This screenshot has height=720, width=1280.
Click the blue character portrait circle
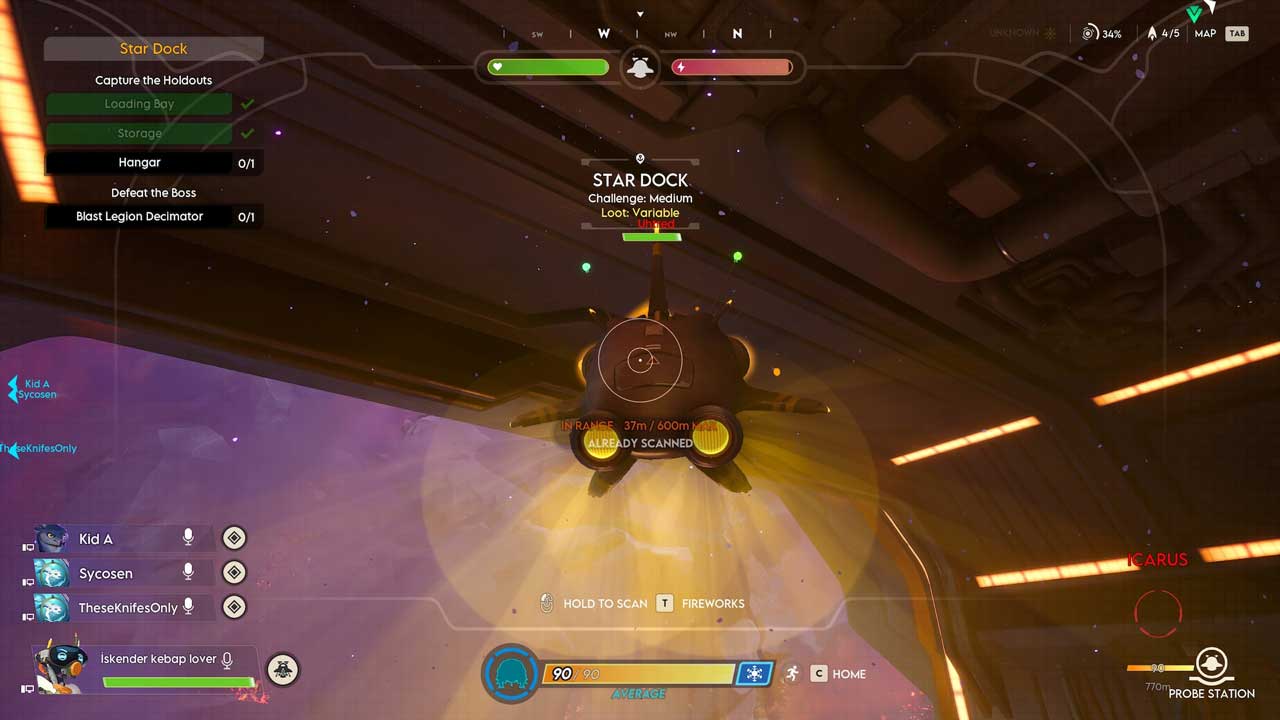tap(511, 673)
